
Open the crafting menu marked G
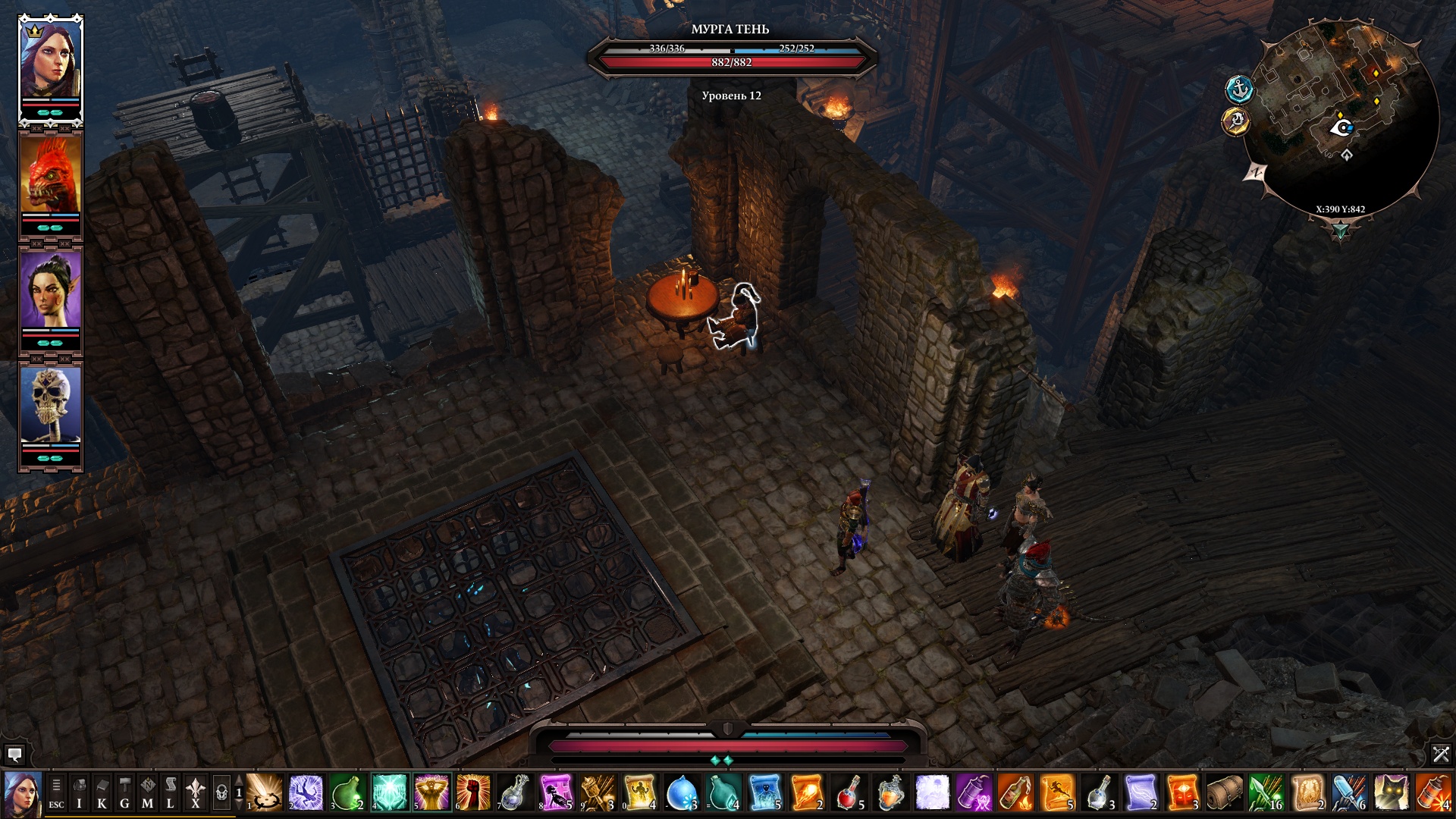point(124,793)
